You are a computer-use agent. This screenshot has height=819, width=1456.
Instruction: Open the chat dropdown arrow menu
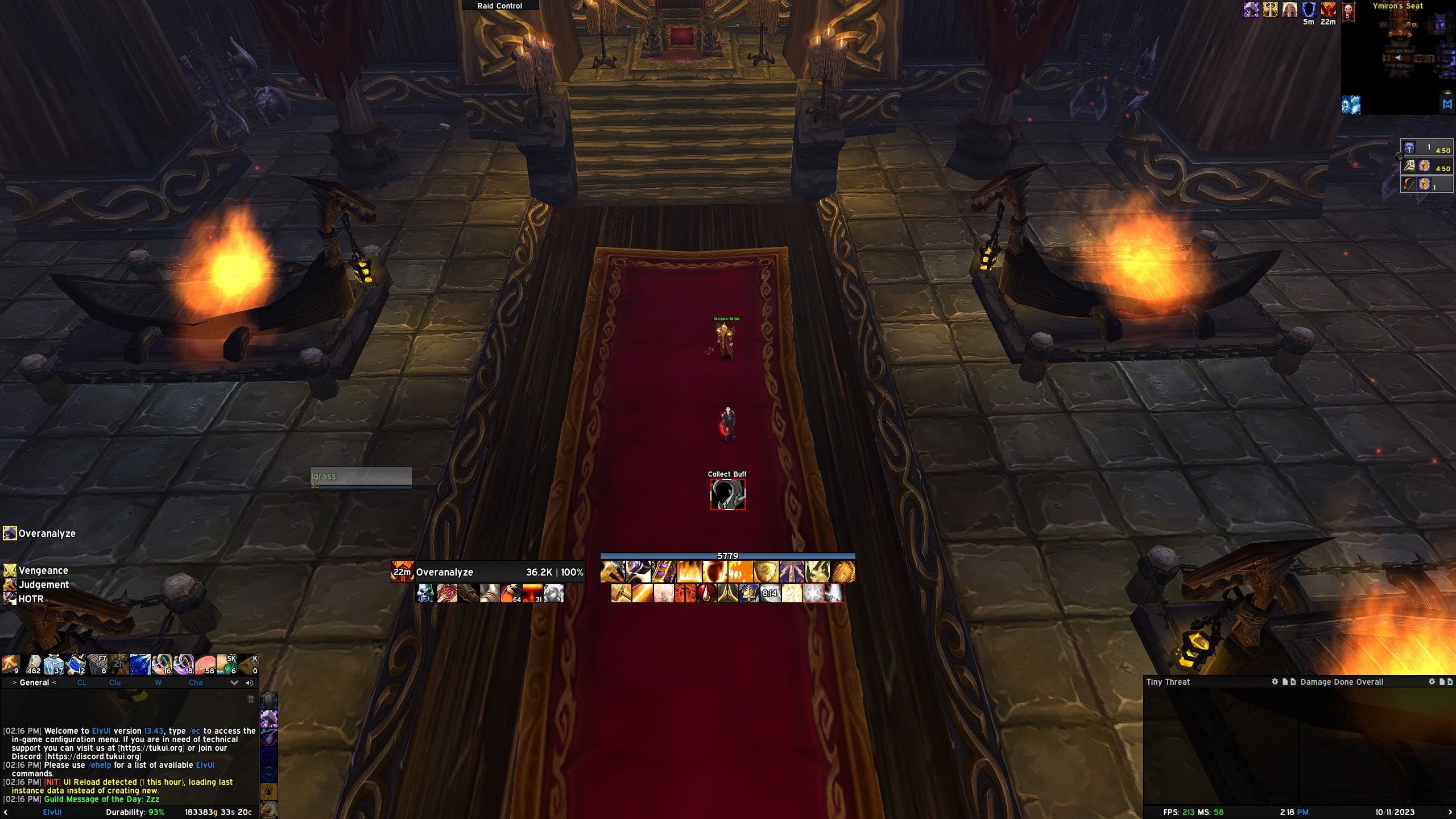click(x=234, y=682)
